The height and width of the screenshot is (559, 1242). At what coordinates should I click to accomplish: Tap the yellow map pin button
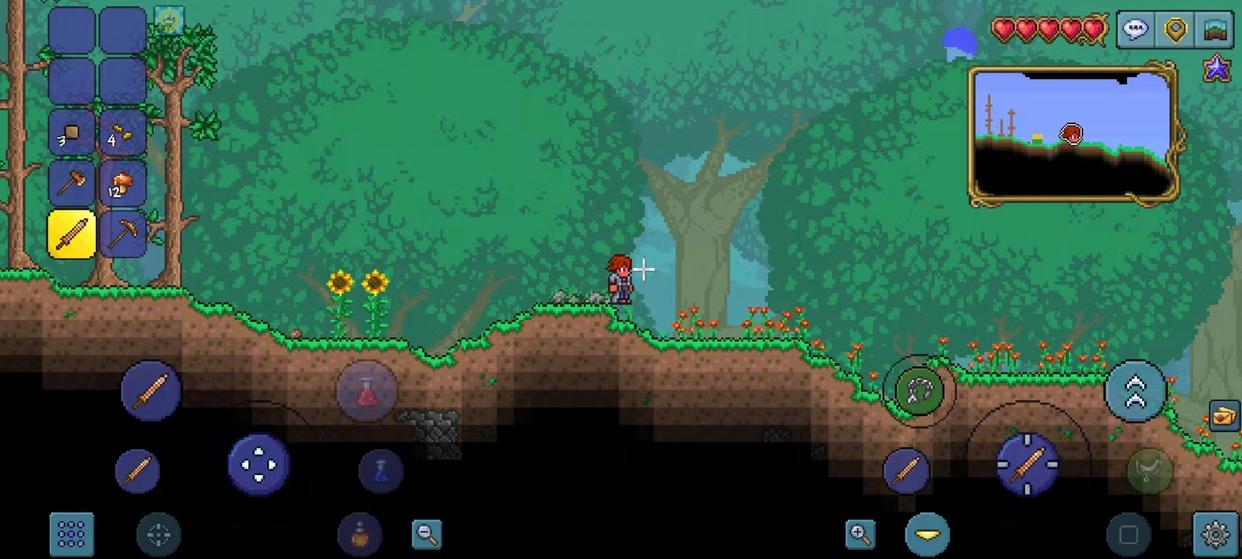(1175, 29)
